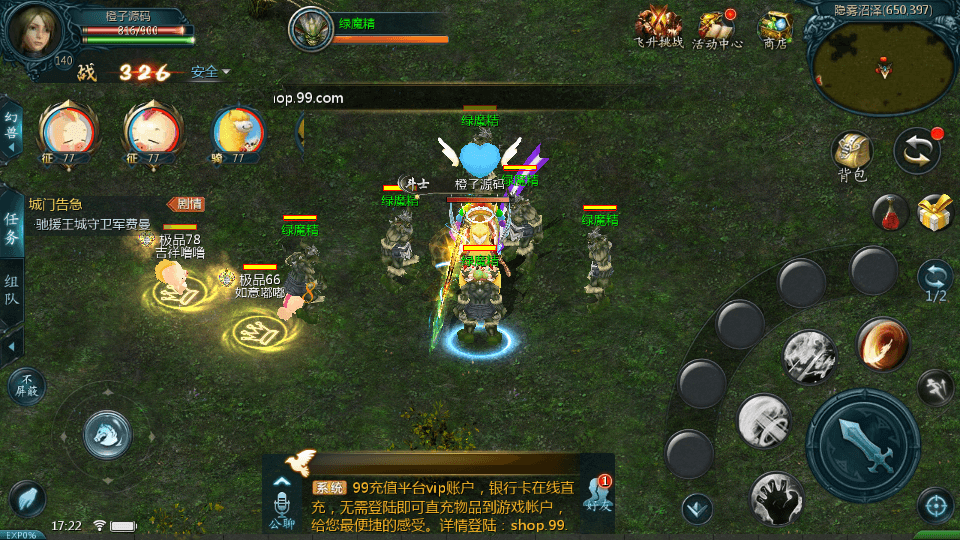The width and height of the screenshot is (960, 540).
Task: Switch skill page with the 1/2 button
Action: pyautogui.click(x=935, y=281)
